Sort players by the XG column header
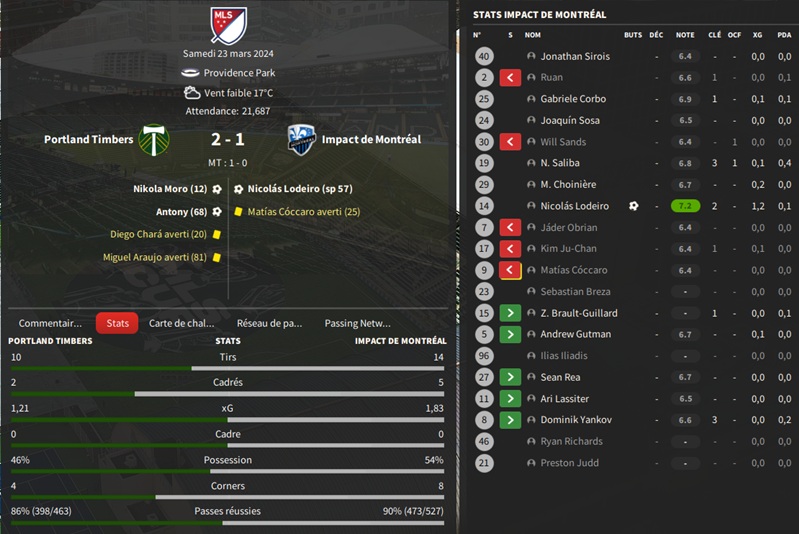The image size is (799, 534). [x=757, y=35]
